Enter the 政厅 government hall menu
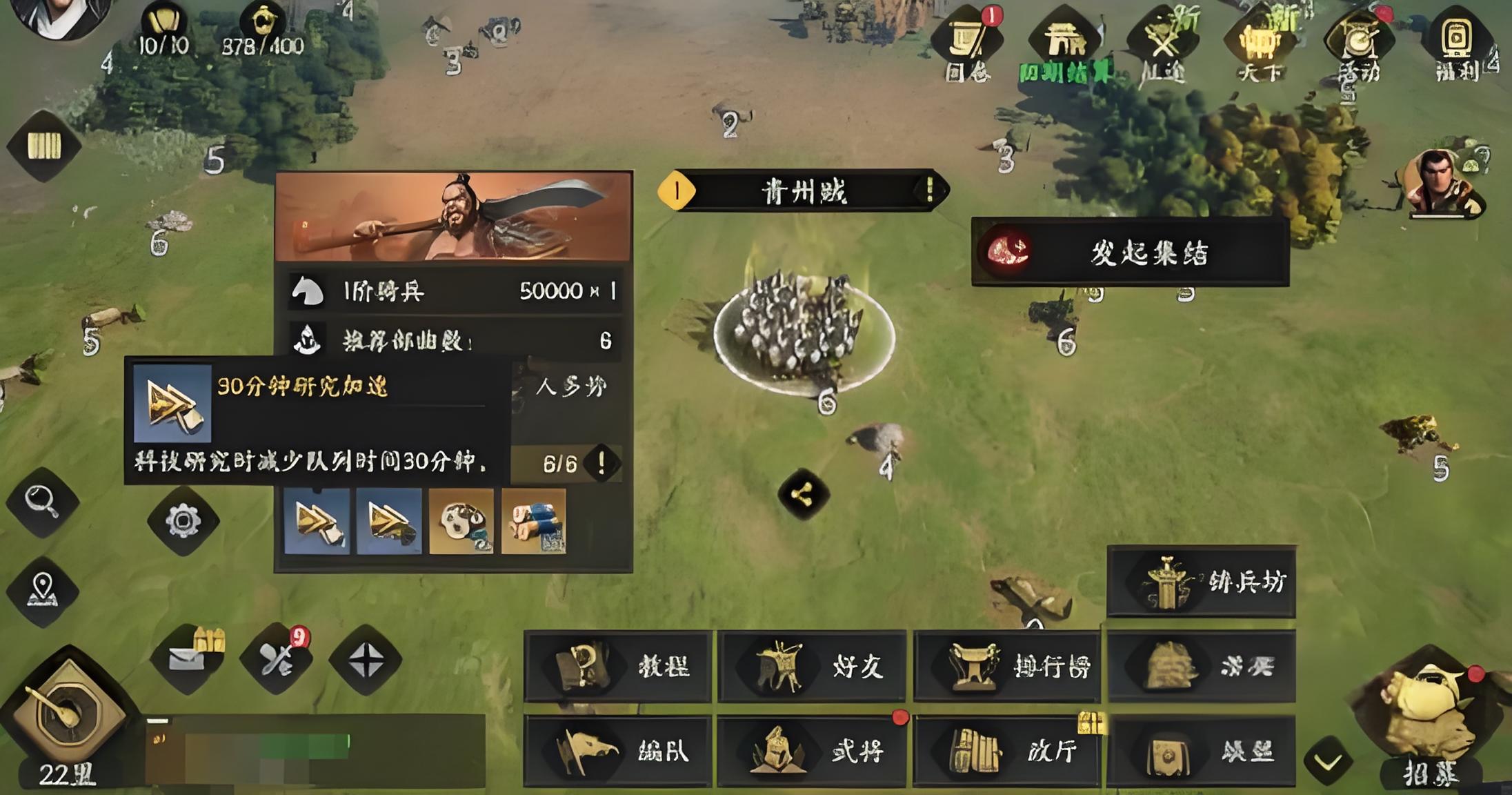1512x795 pixels. coord(1007,751)
